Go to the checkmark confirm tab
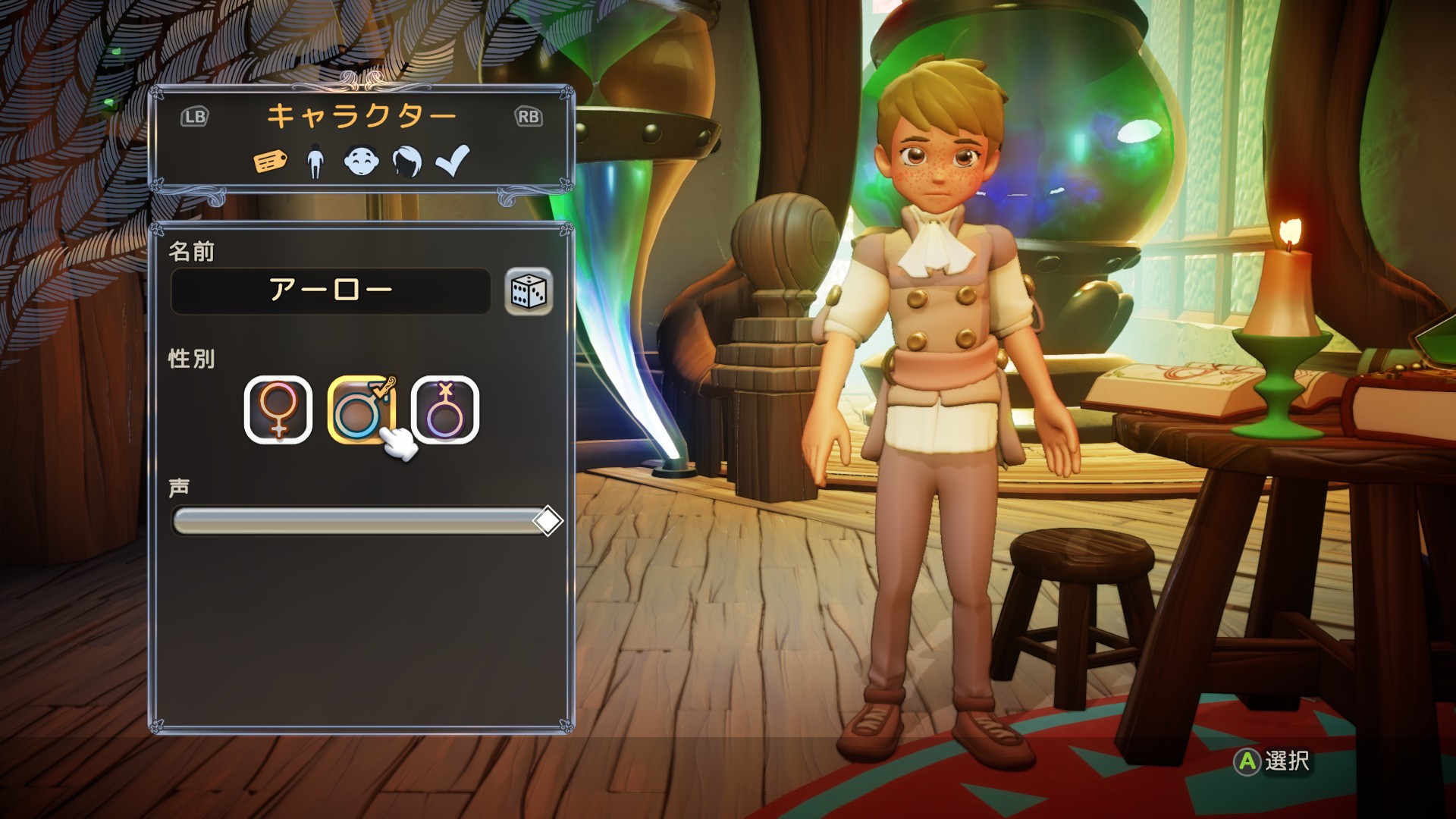The height and width of the screenshot is (819, 1456). tap(453, 161)
